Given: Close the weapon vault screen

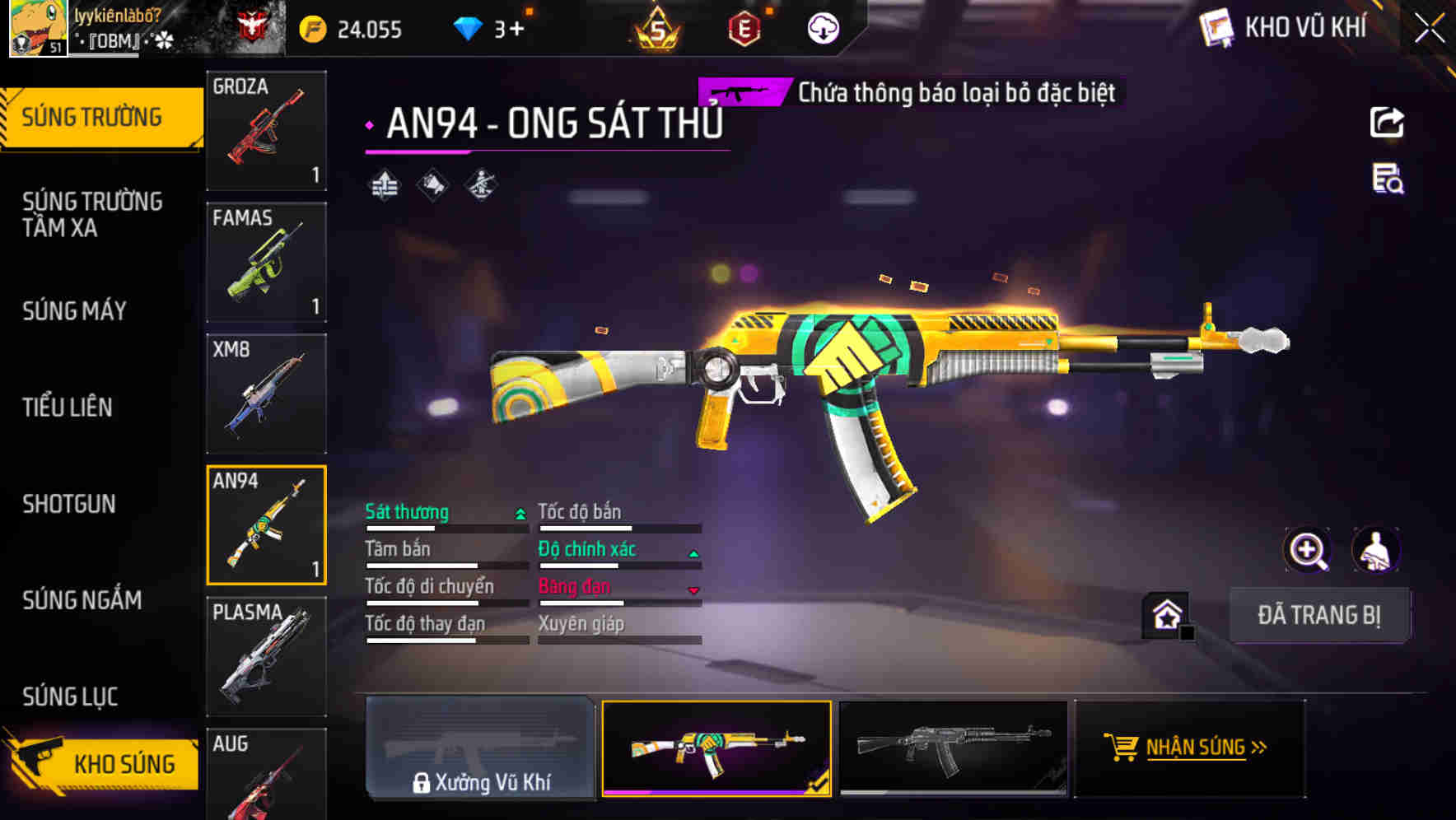Looking at the screenshot, I should tap(1430, 29).
